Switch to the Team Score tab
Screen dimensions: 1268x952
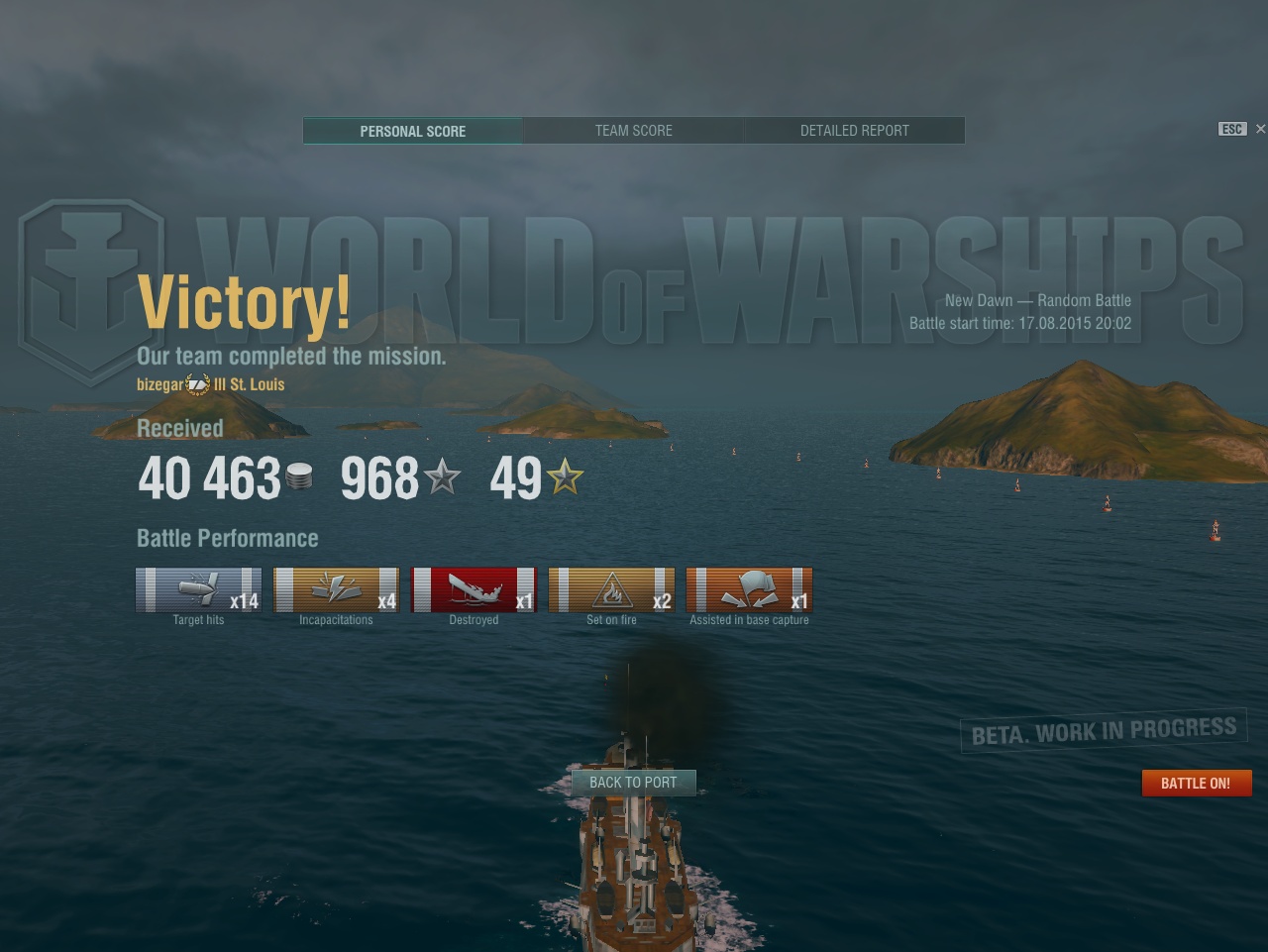(x=633, y=131)
